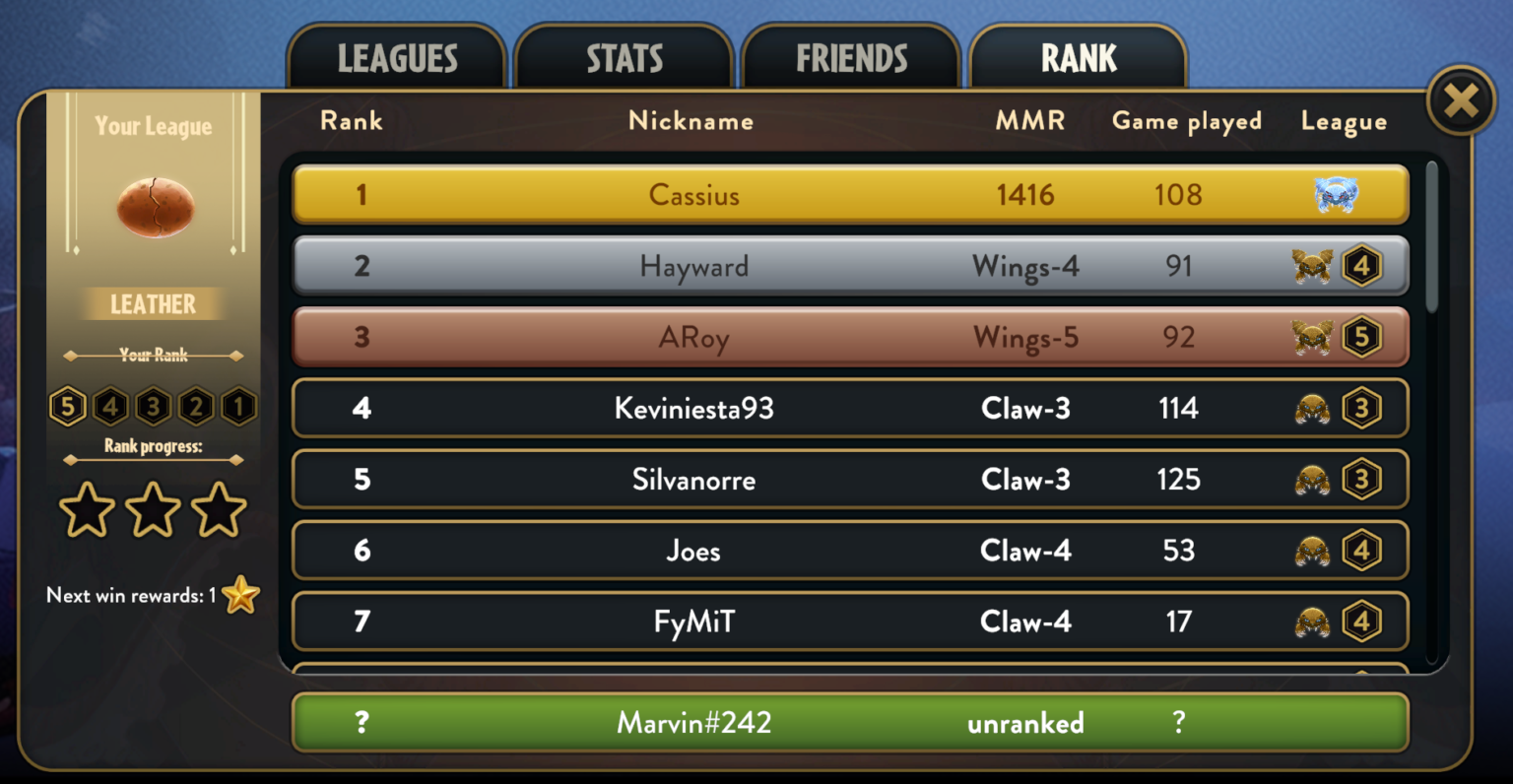
Task: Click the rank 1 hexagon in Your Rank row
Action: click(236, 406)
